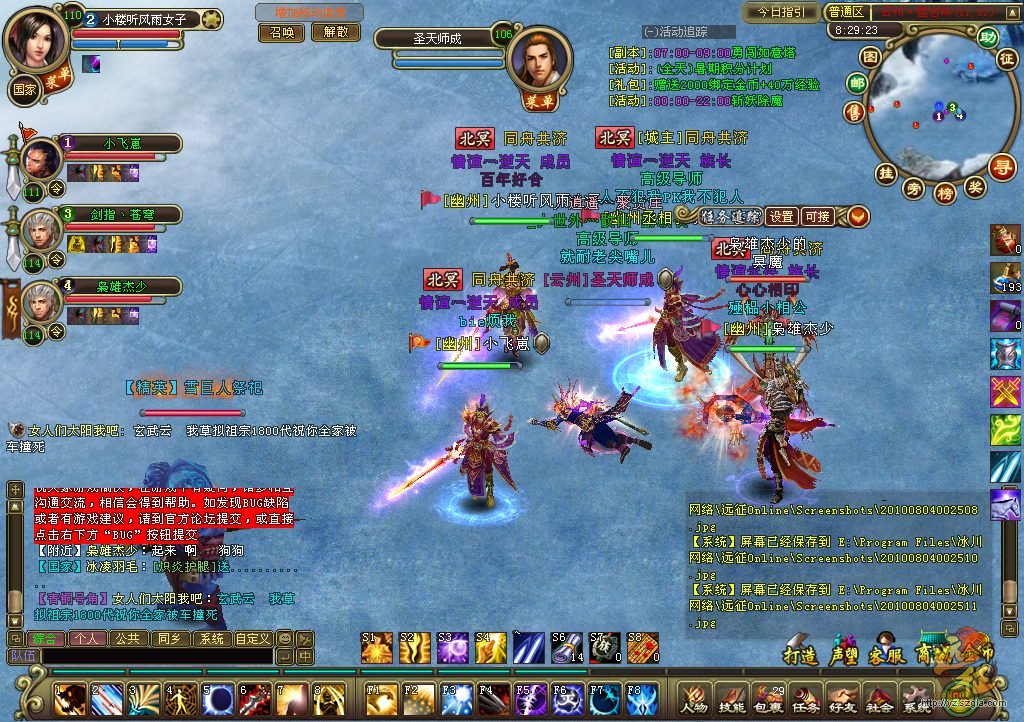Screen dimensions: 1024x722
Task: Open the 好友 friends list
Action: 843,698
